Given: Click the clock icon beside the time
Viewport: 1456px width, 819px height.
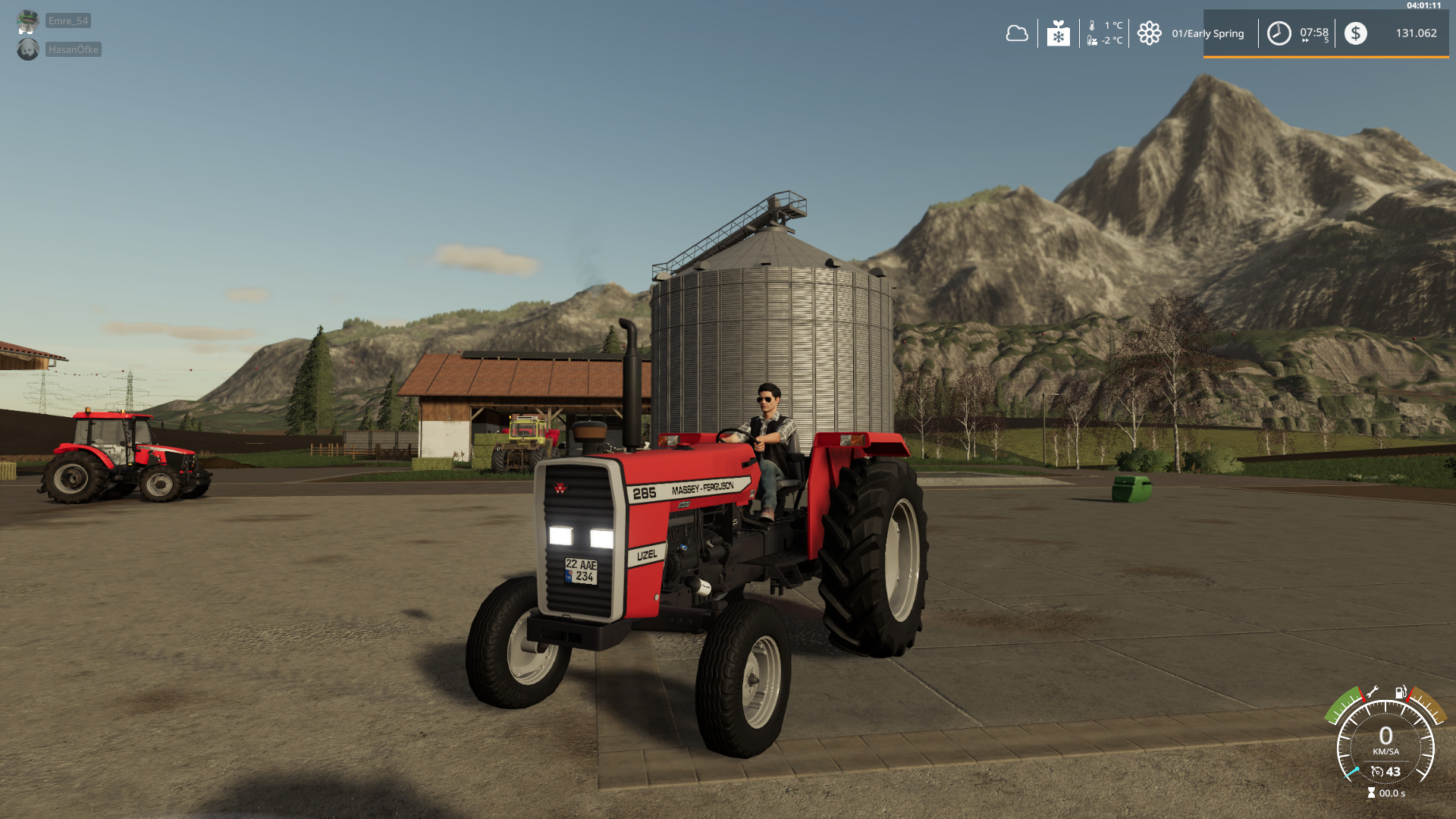Looking at the screenshot, I should 1279,33.
